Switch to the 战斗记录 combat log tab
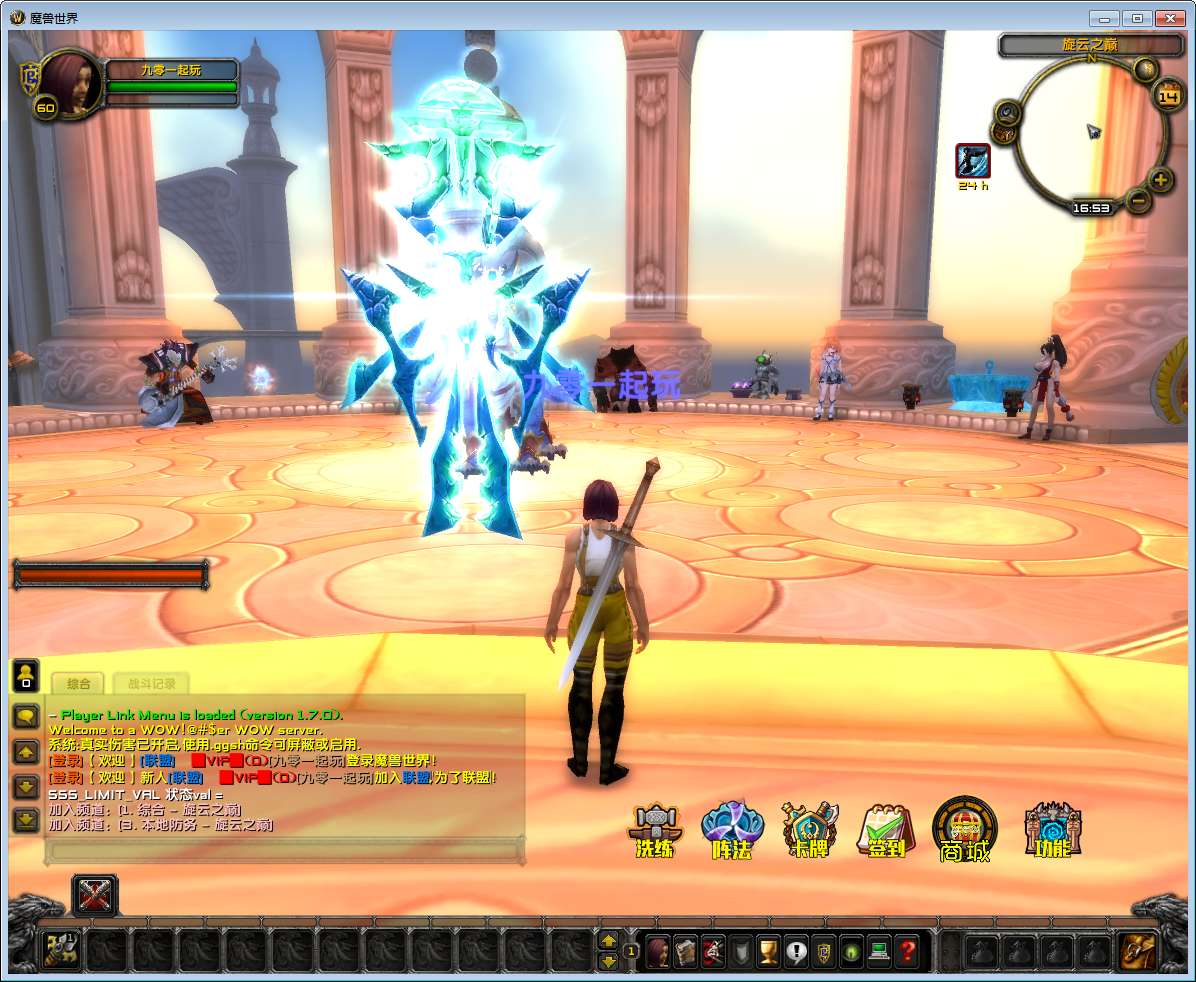The width and height of the screenshot is (1196, 982). (151, 684)
